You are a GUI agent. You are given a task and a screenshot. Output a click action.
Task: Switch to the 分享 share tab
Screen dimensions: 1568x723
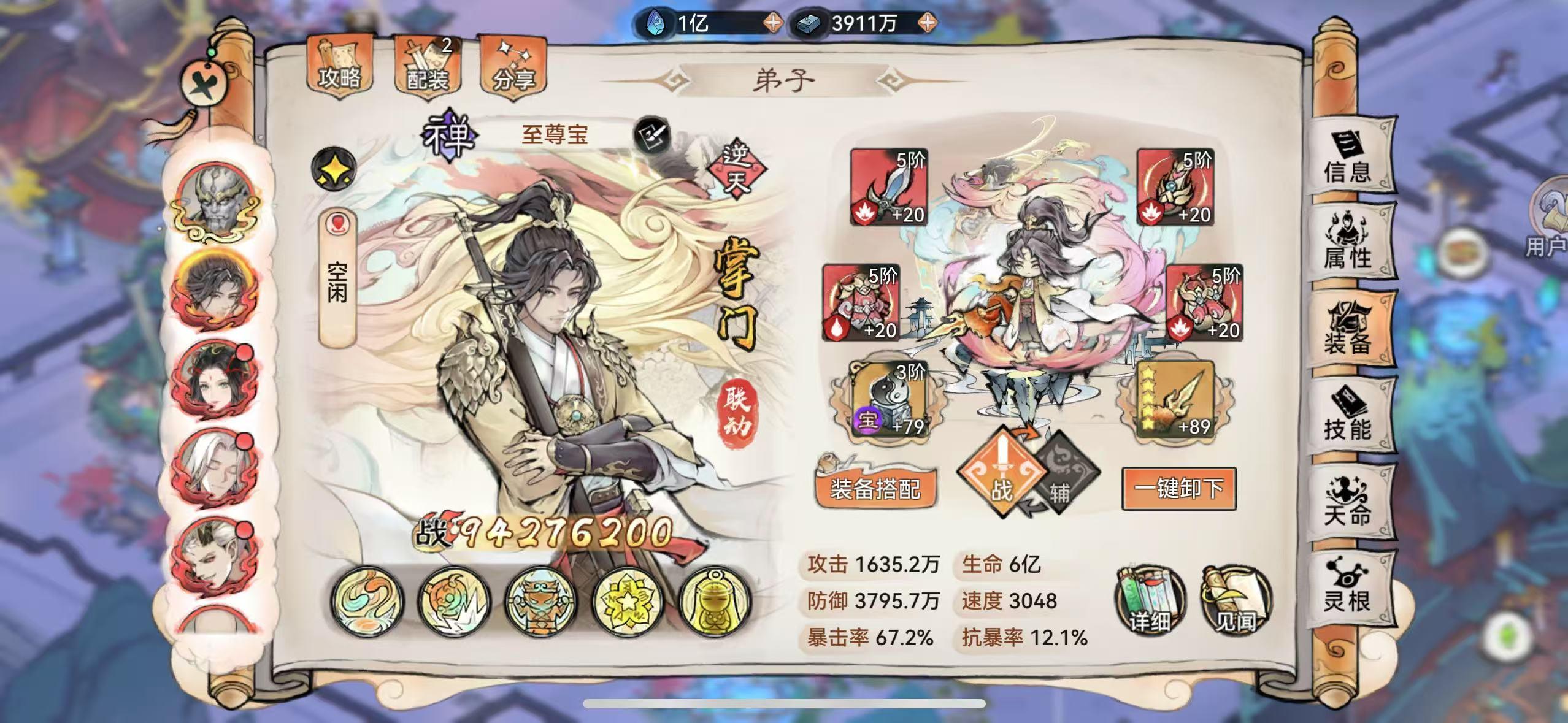[514, 64]
